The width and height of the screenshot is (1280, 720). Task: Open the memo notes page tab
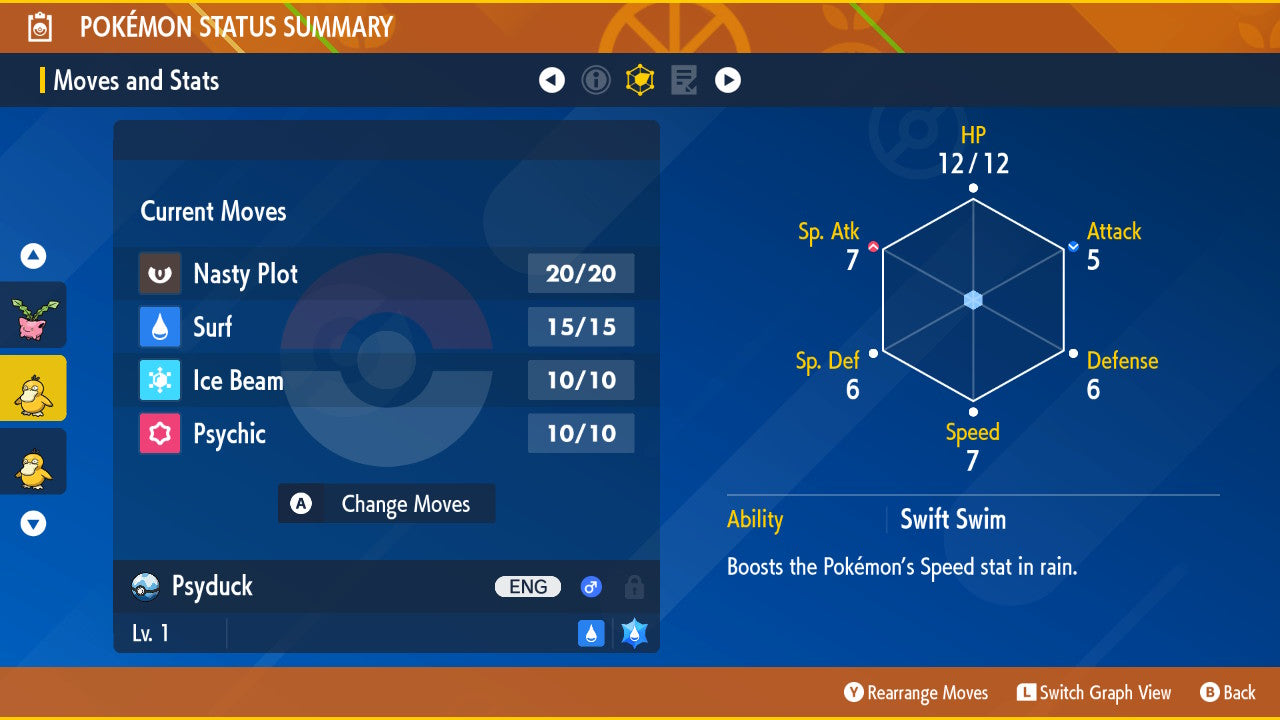point(684,80)
